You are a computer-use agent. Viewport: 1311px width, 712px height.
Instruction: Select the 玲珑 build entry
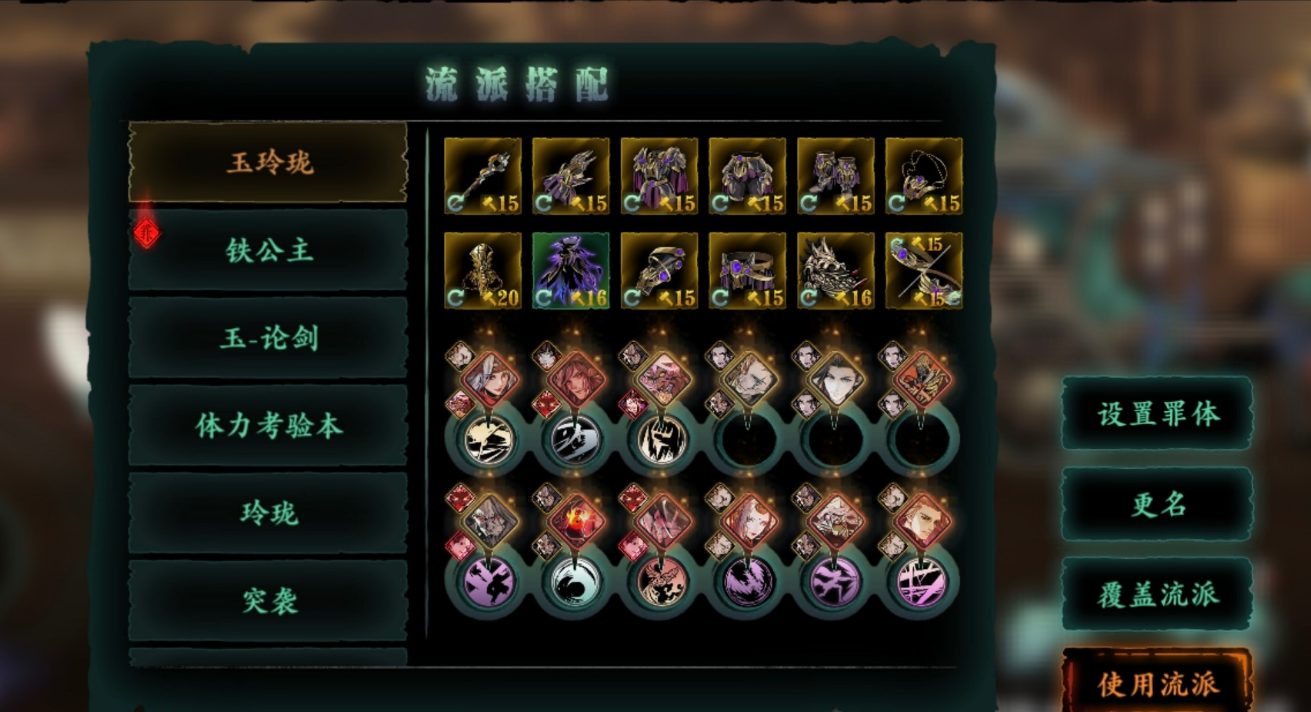tap(268, 514)
